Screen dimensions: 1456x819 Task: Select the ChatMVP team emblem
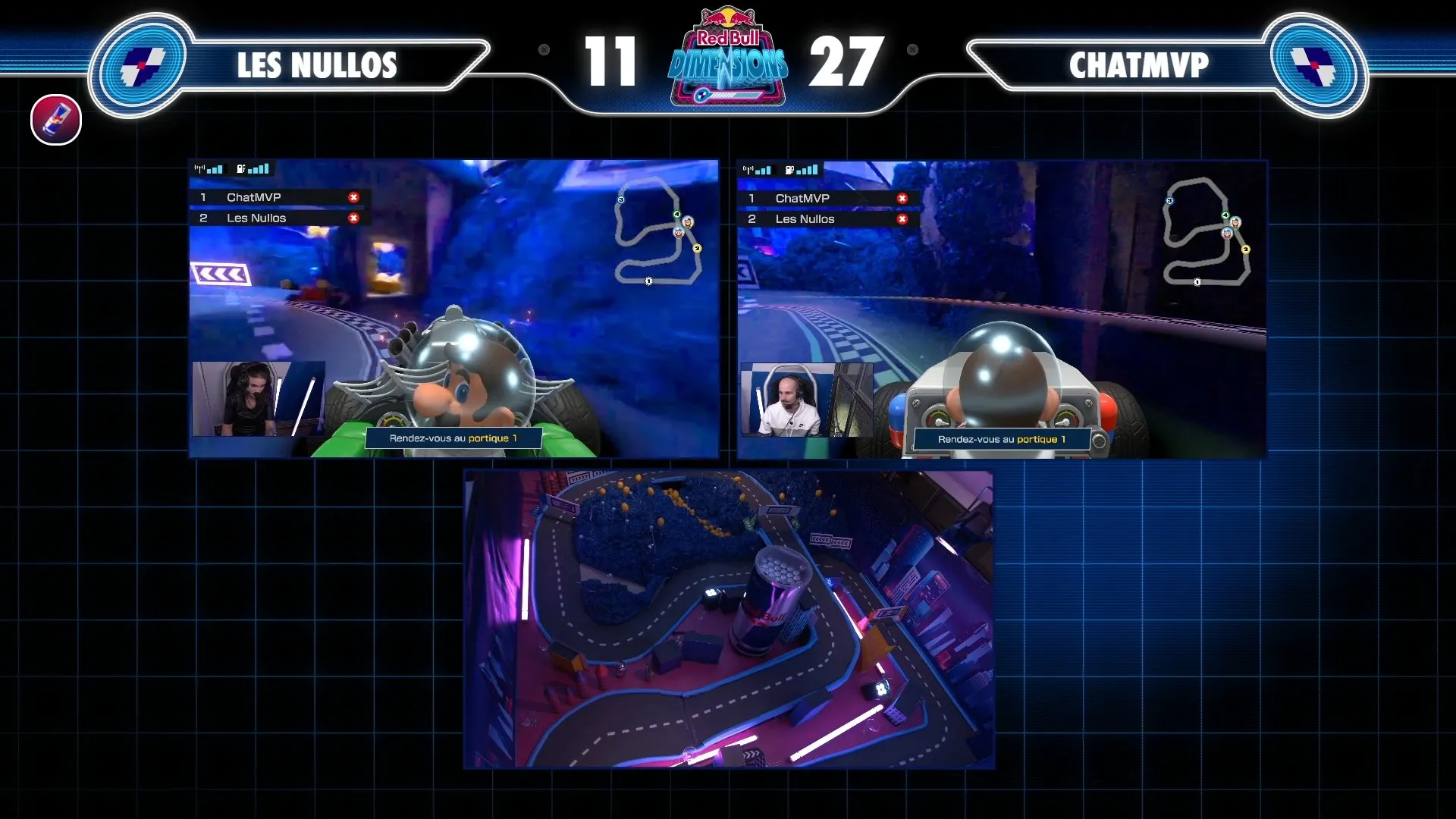coord(1314,64)
